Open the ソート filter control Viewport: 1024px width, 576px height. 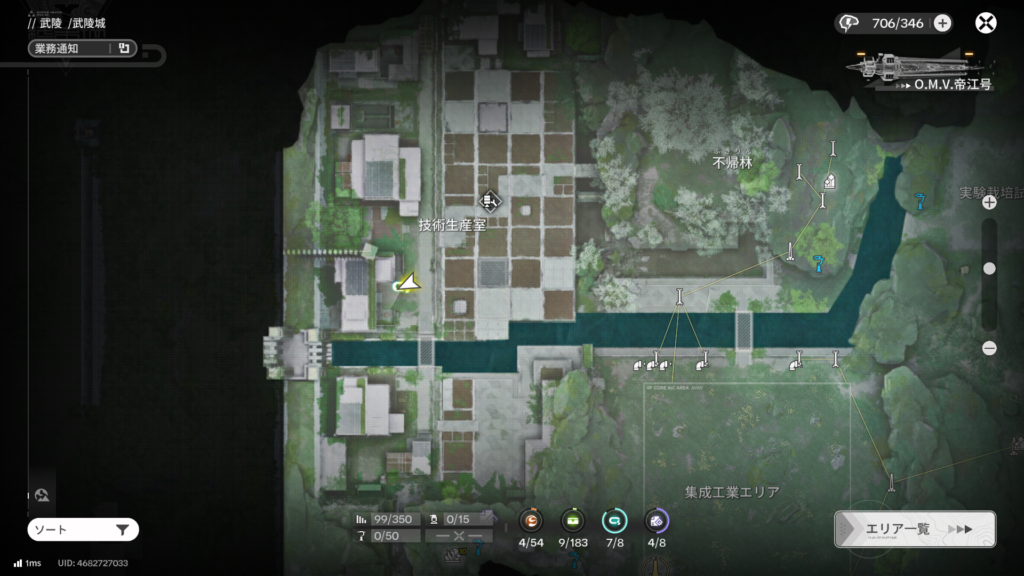click(x=83, y=529)
